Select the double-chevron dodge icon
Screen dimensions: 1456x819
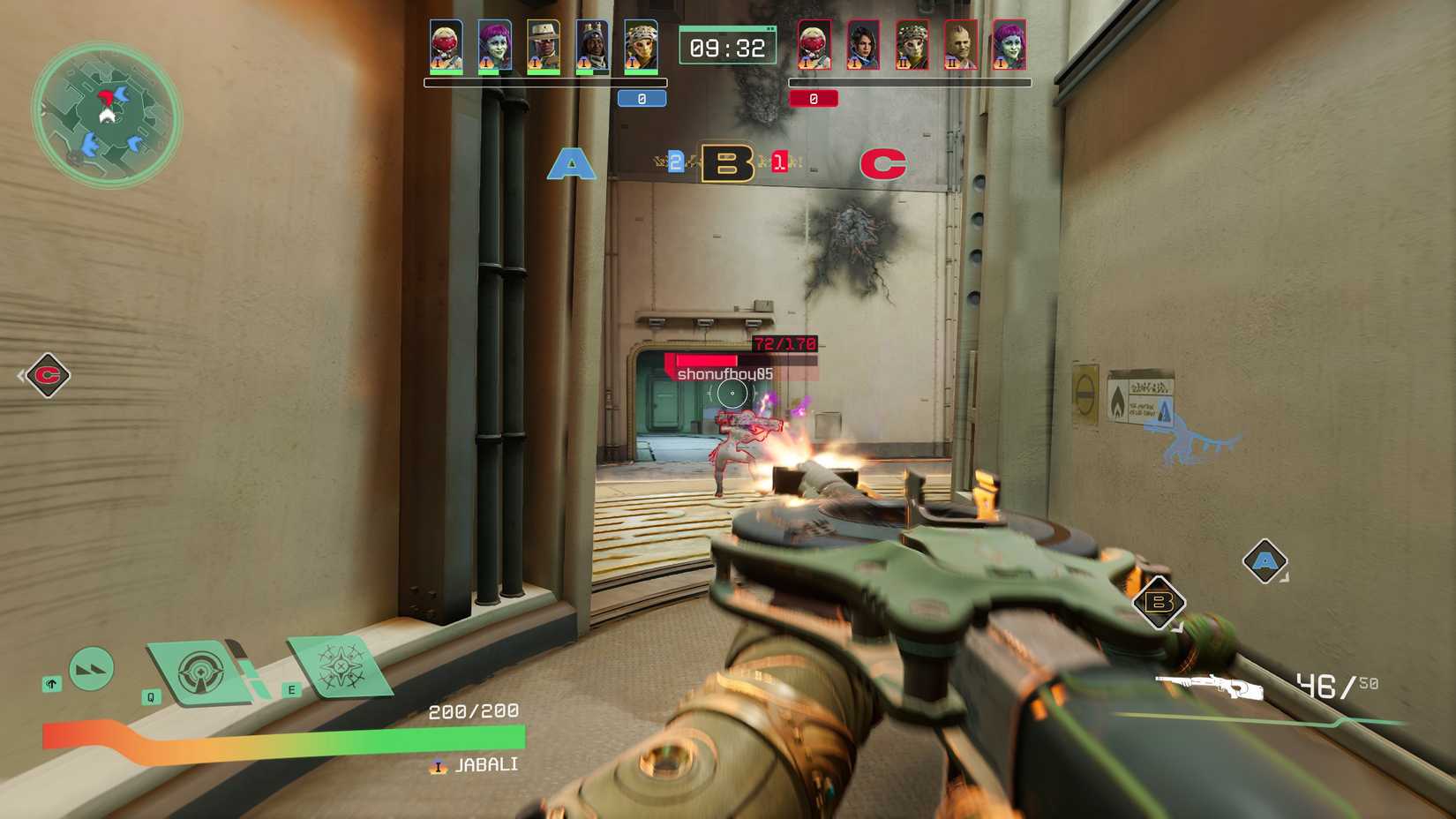click(x=91, y=669)
